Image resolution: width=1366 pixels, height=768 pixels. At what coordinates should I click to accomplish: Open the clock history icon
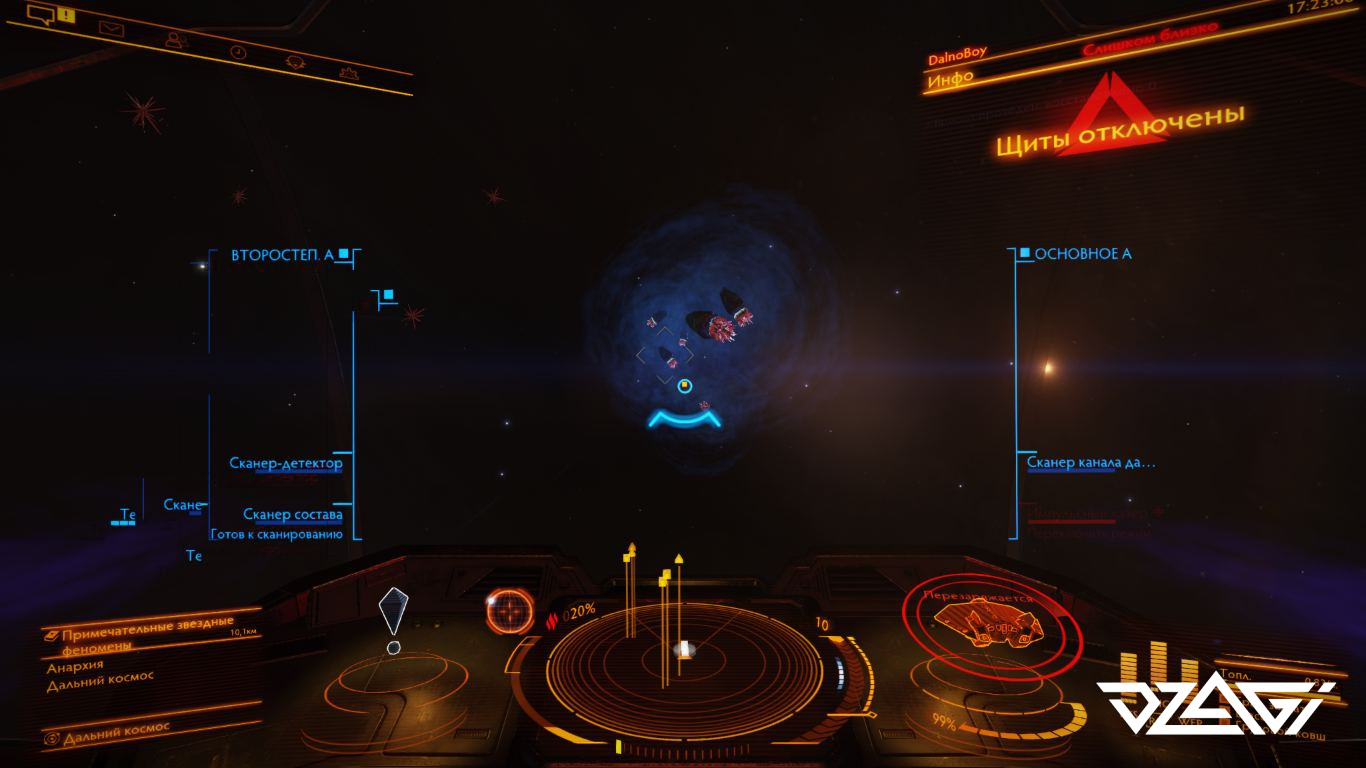point(238,51)
